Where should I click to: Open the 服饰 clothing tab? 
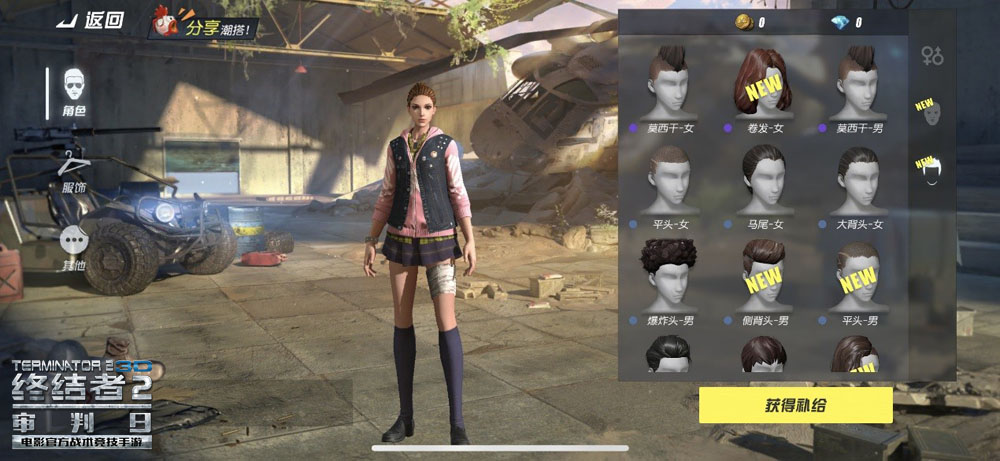[74, 170]
